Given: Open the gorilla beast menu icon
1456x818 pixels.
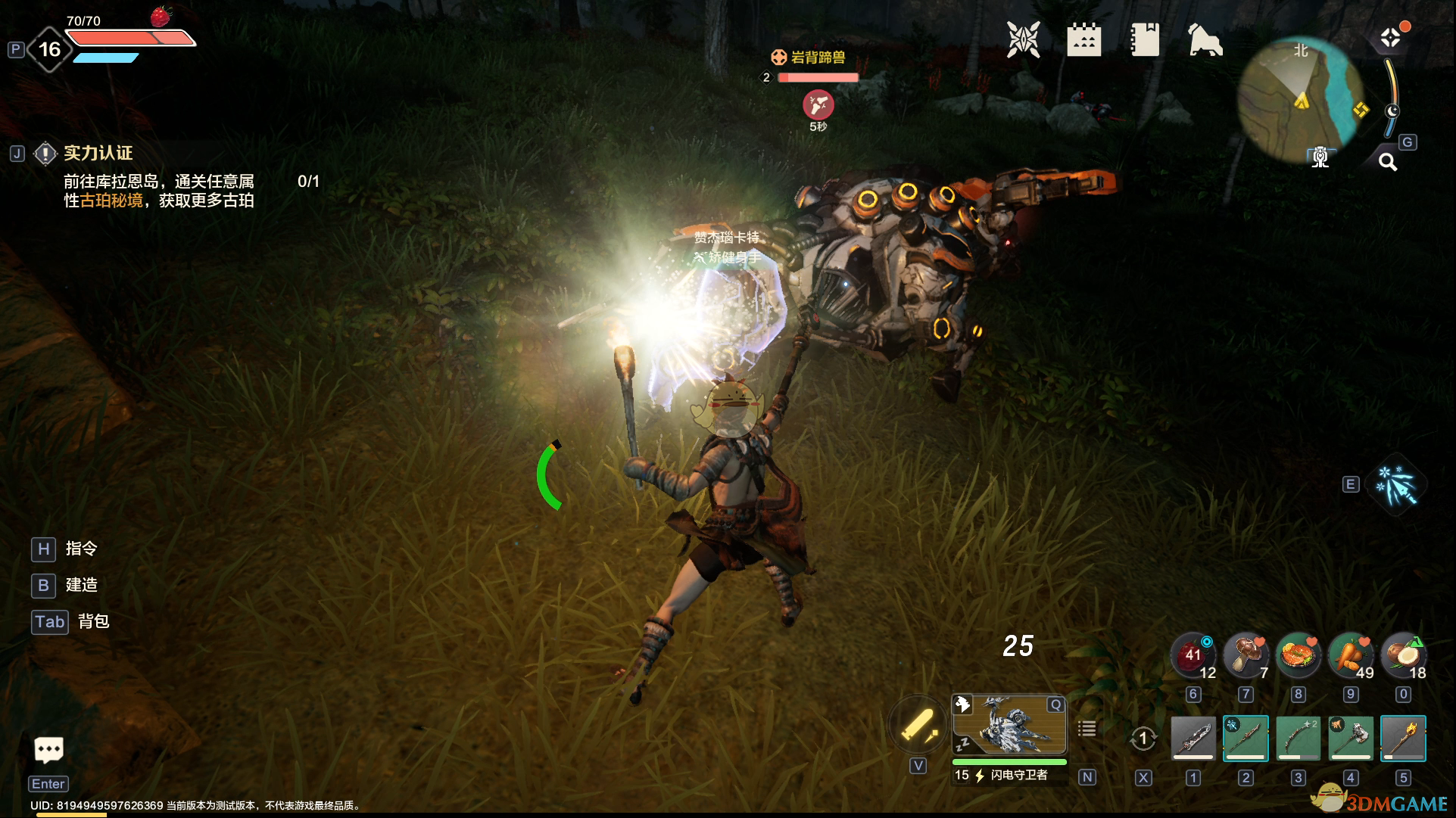Looking at the screenshot, I should (x=1205, y=39).
